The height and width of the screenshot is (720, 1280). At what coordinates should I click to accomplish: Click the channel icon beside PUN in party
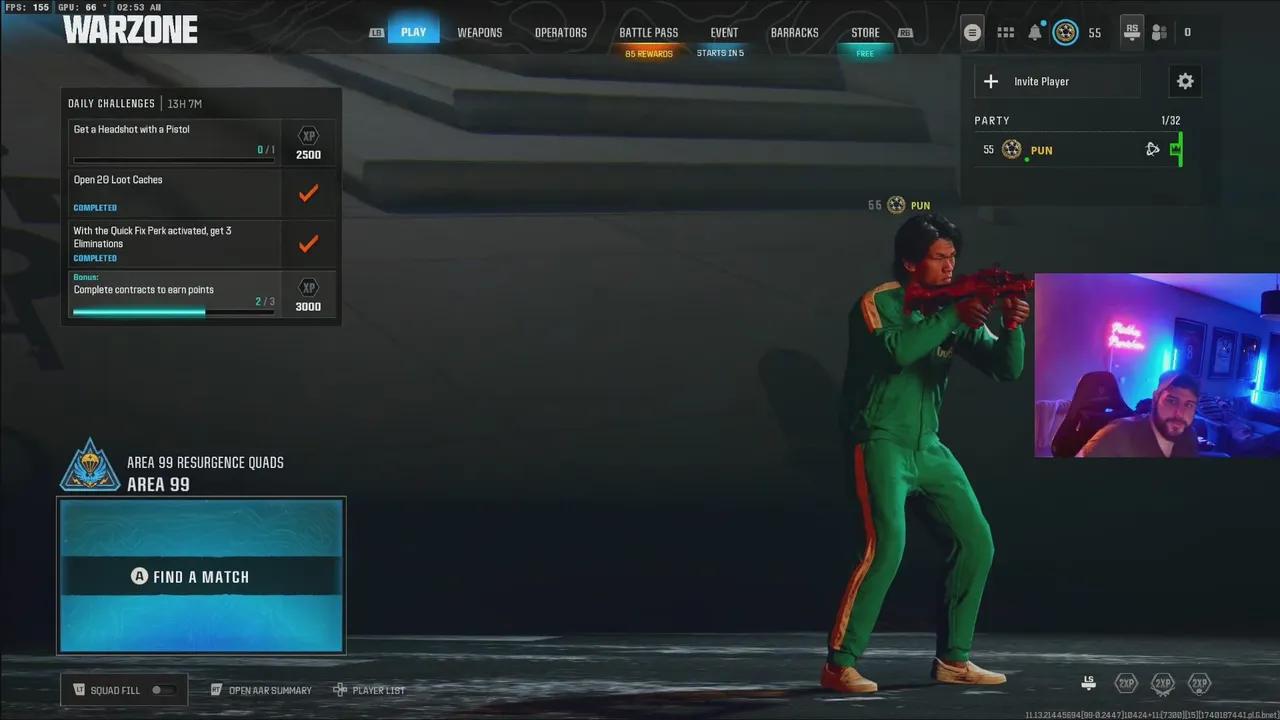(1152, 149)
